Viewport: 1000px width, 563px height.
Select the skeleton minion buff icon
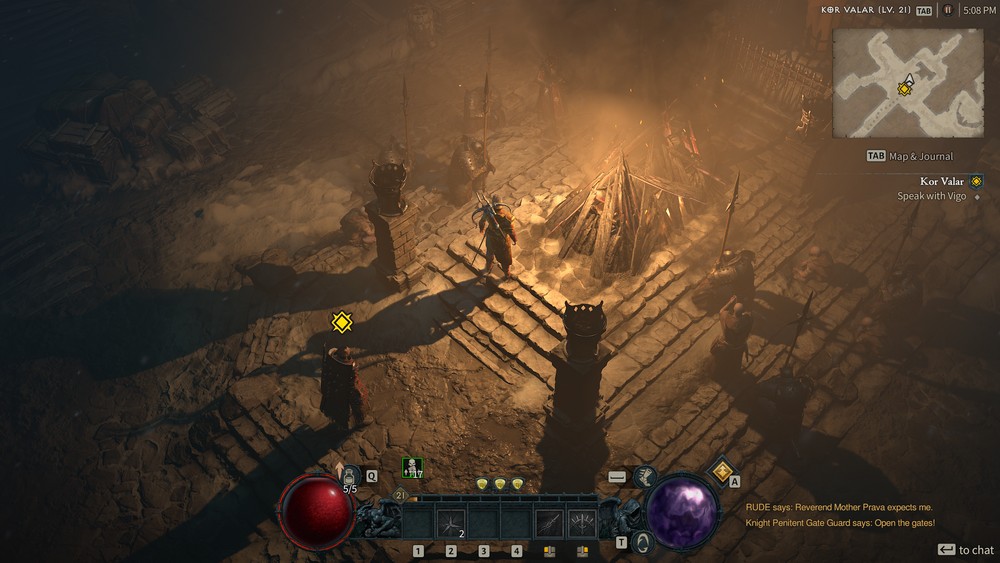412,467
